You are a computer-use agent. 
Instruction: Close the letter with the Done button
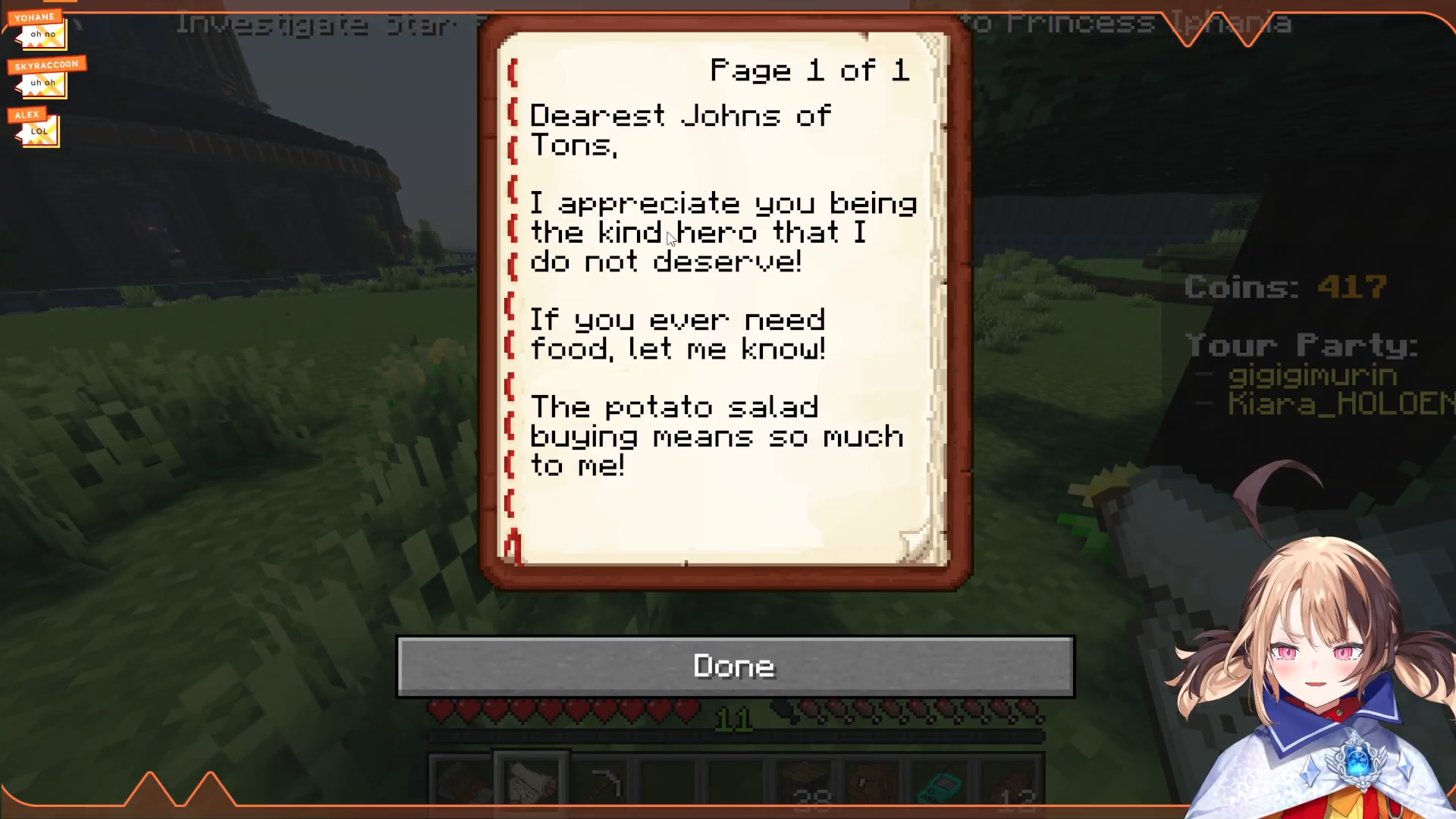click(735, 666)
